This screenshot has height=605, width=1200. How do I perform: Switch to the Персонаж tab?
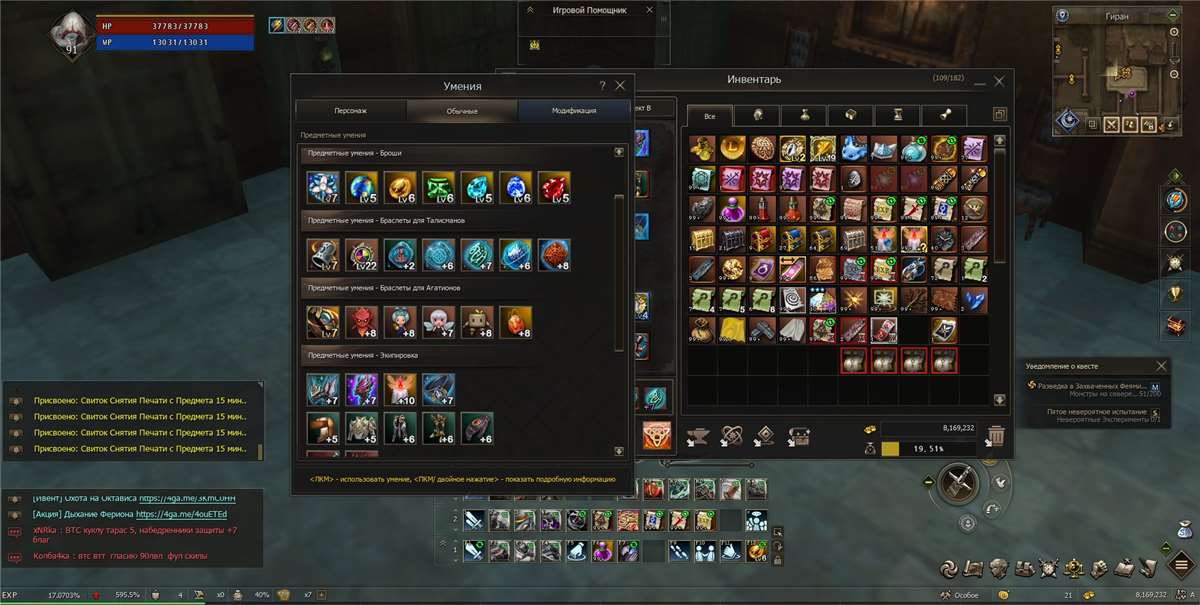[351, 110]
